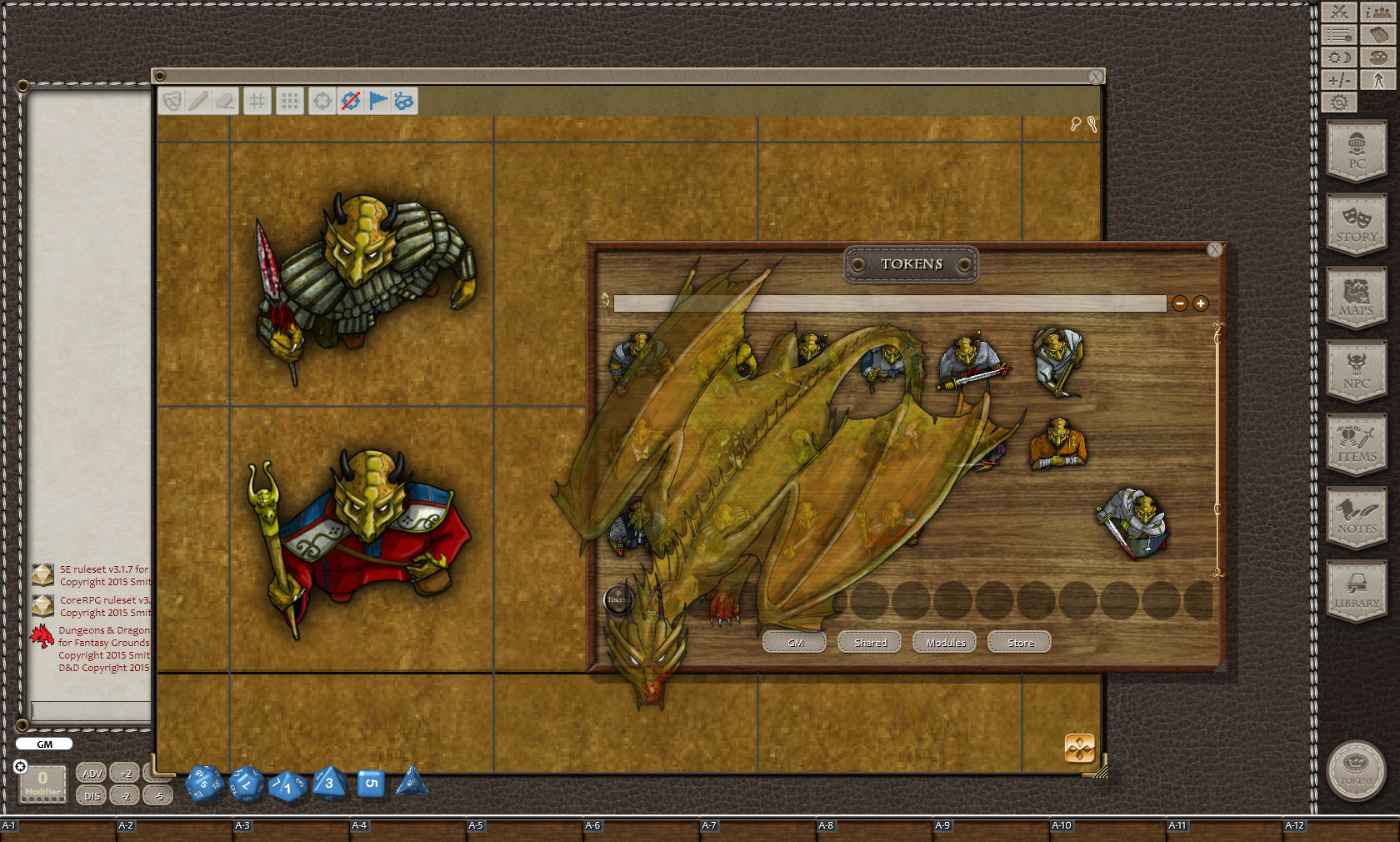
Task: Open the game Options gear icon
Action: [1340, 102]
